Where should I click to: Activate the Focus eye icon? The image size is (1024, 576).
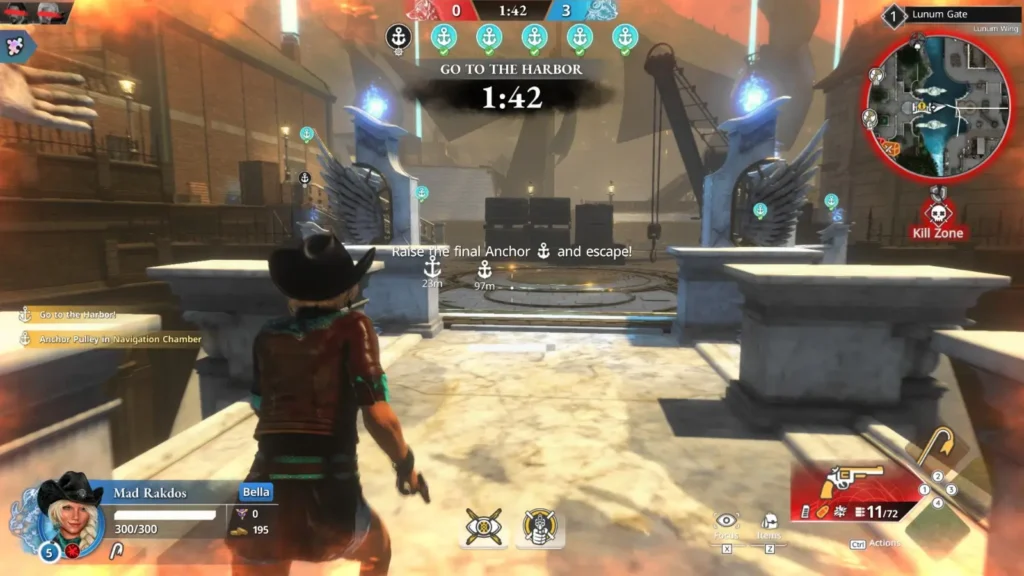coord(727,521)
